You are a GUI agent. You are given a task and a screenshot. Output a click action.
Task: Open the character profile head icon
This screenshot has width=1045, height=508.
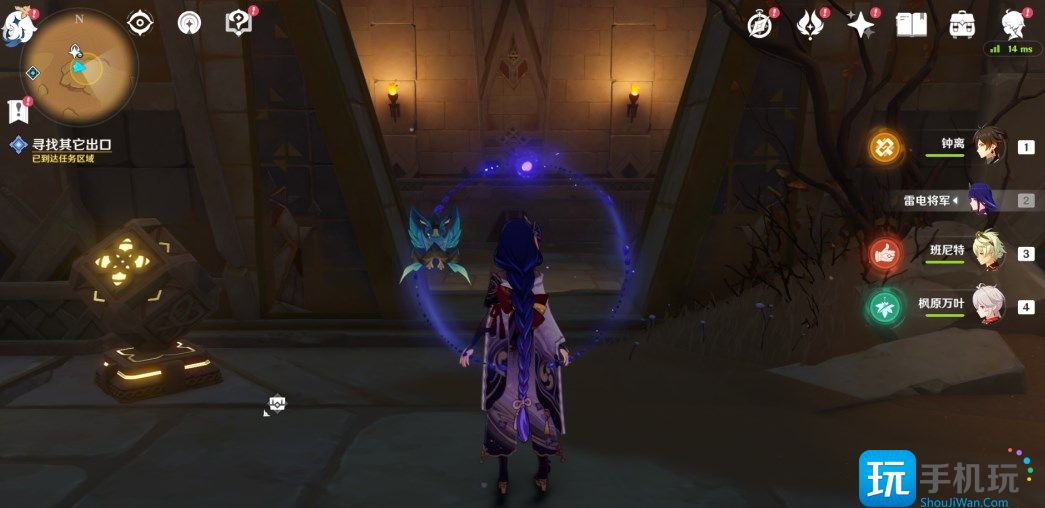1014,22
